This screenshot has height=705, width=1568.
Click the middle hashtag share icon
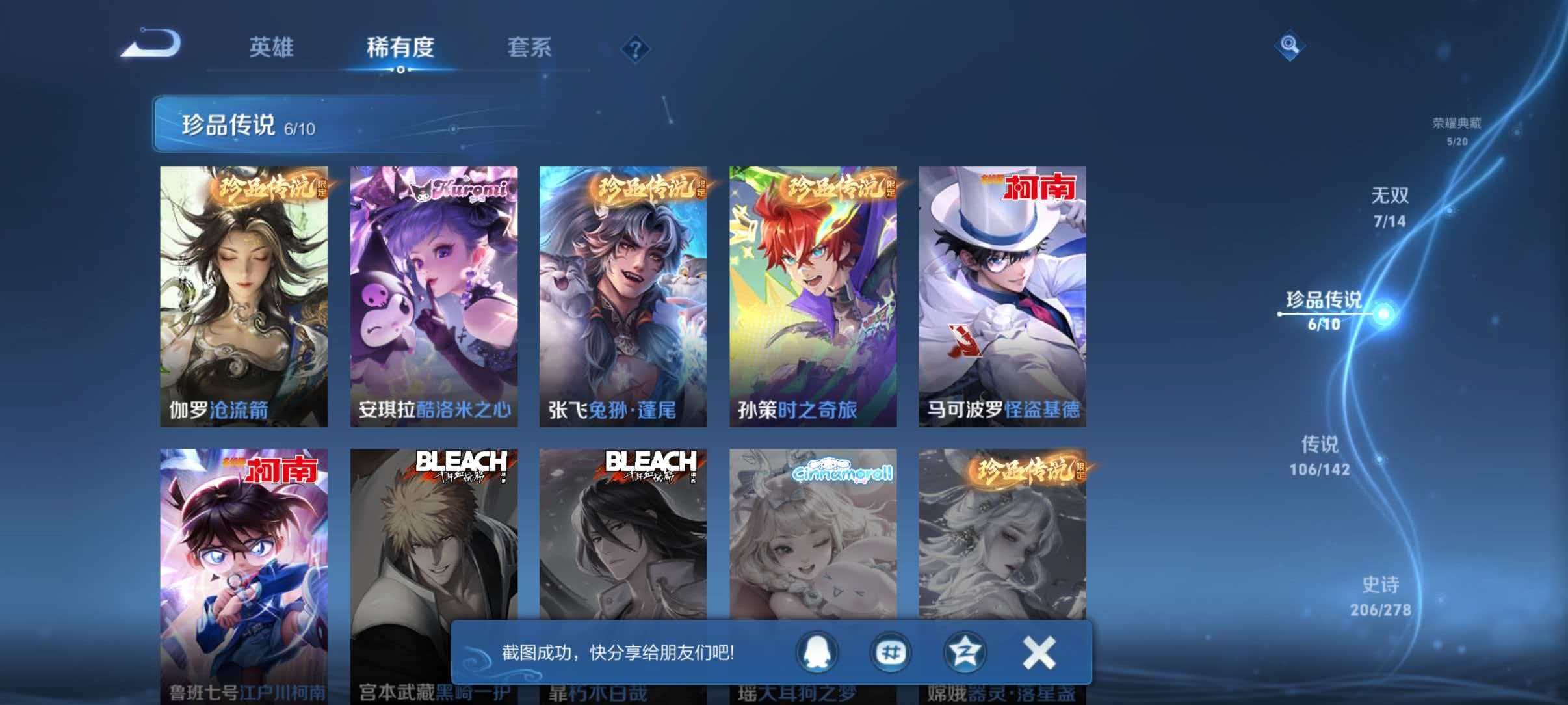coord(892,652)
